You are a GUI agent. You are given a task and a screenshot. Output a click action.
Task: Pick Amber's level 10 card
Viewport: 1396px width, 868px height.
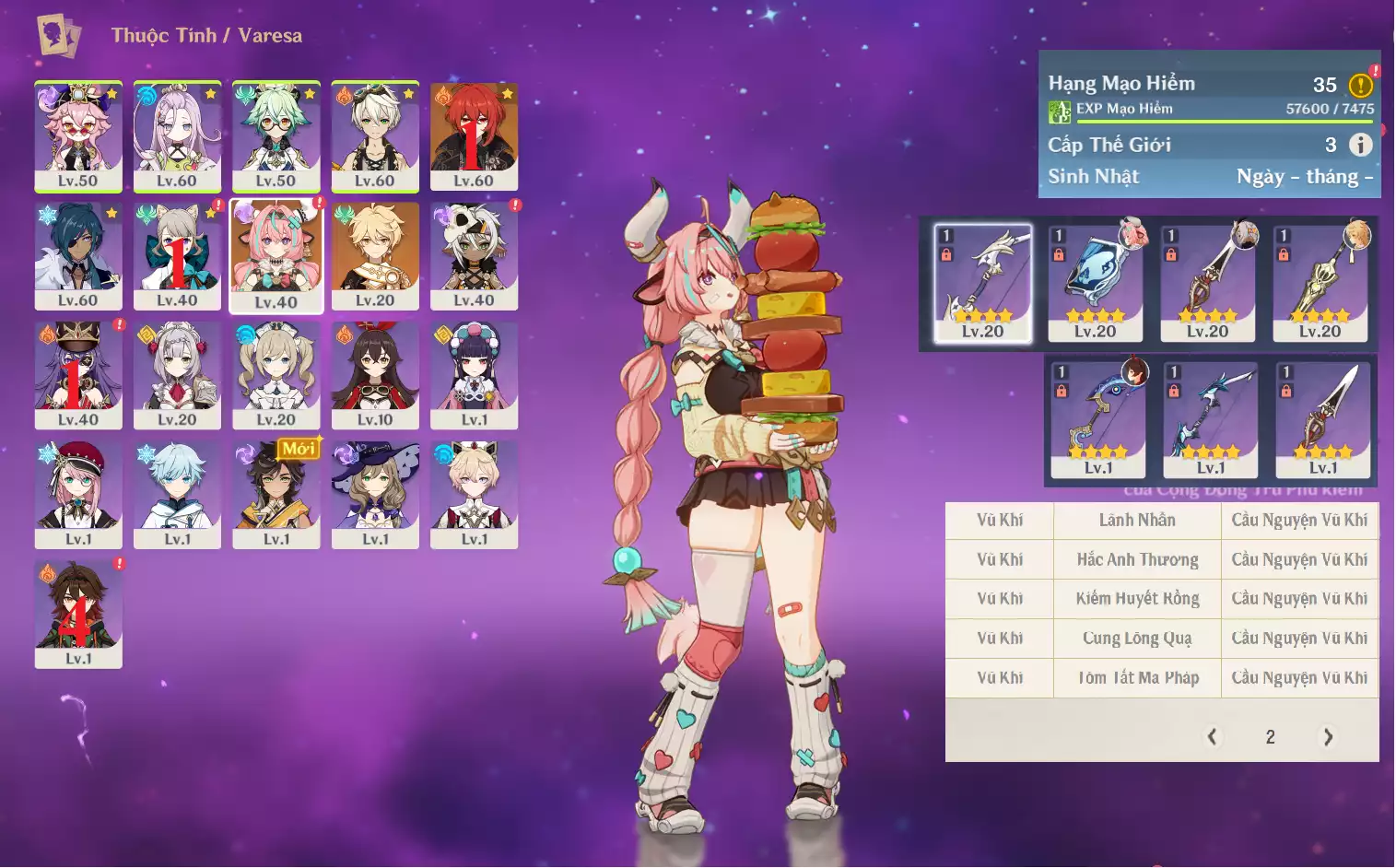coord(375,375)
